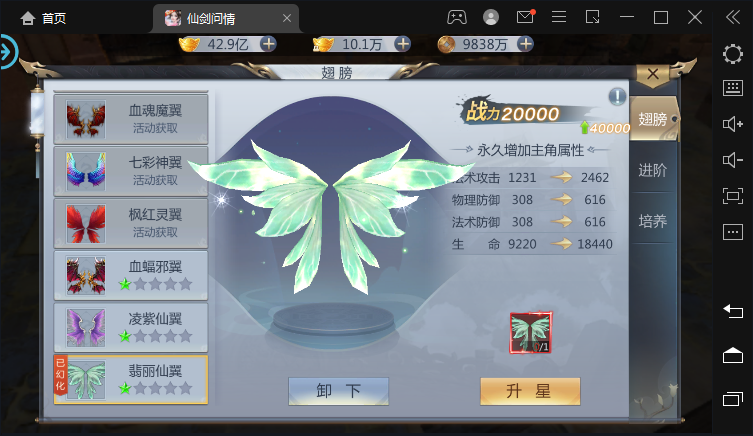
Task: Add more copper coin currency
Action: (x=524, y=44)
